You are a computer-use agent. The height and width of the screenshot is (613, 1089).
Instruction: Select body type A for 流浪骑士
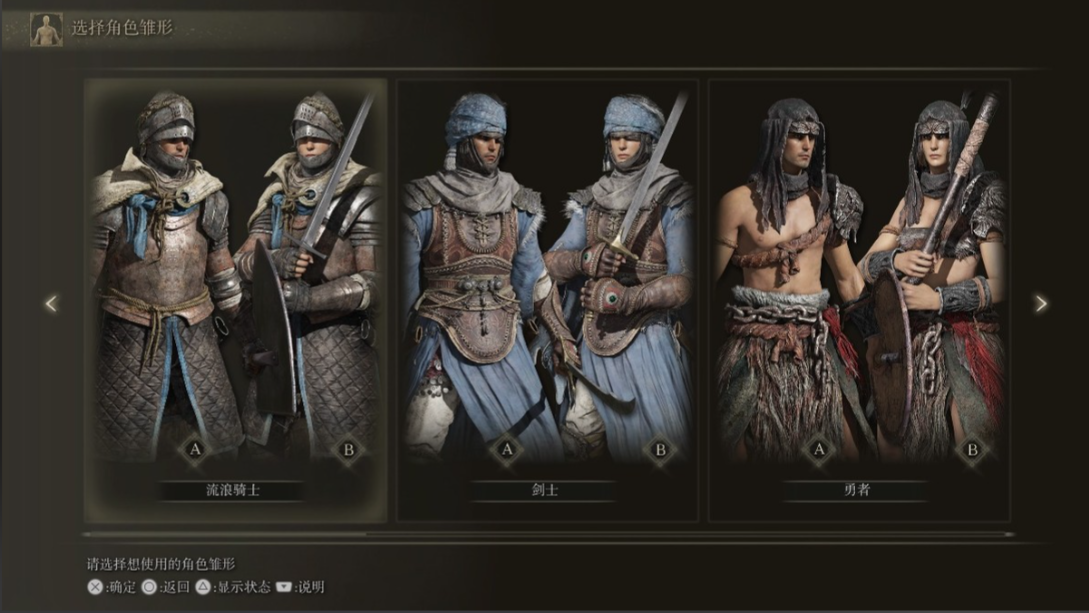click(195, 450)
